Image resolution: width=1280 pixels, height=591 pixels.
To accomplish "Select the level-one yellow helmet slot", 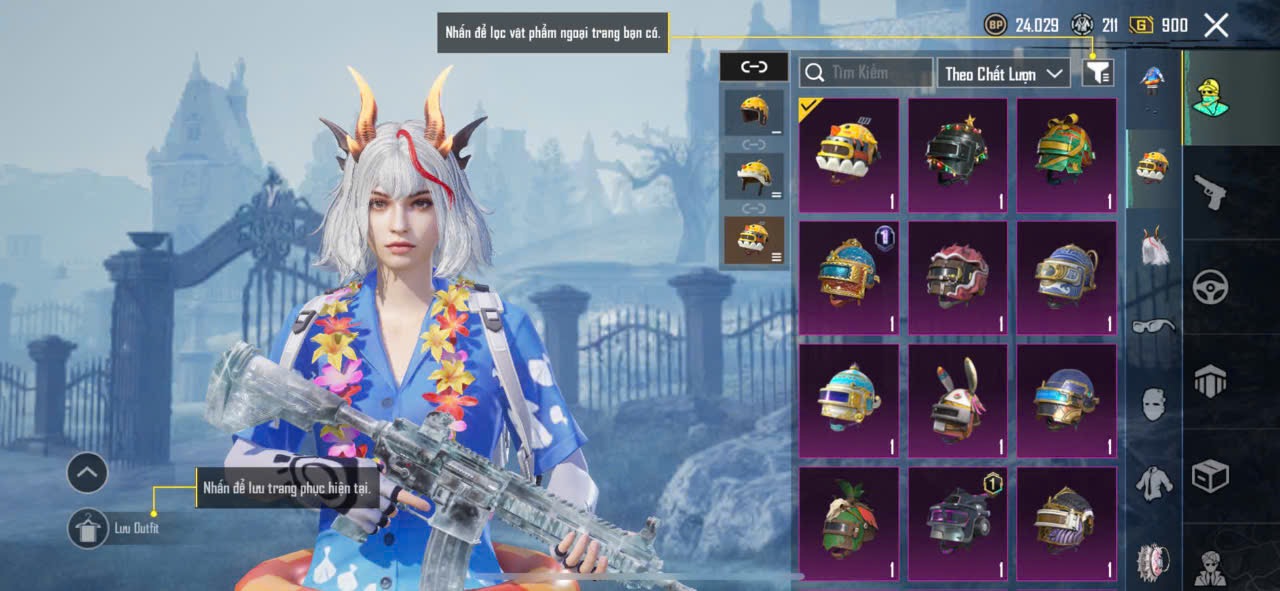I will click(x=754, y=113).
